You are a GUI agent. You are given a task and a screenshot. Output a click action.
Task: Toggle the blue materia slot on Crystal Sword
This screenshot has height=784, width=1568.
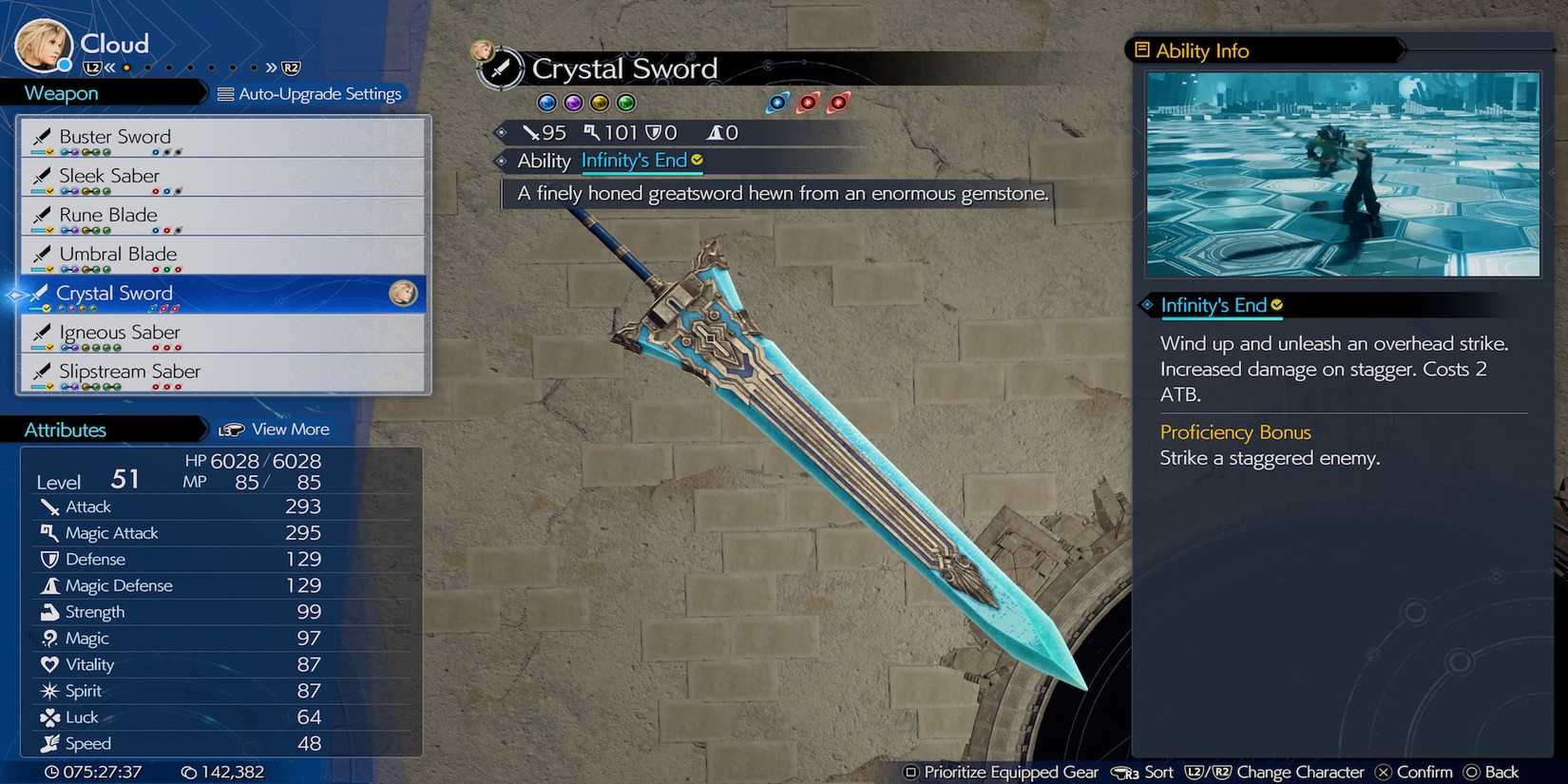(x=546, y=103)
